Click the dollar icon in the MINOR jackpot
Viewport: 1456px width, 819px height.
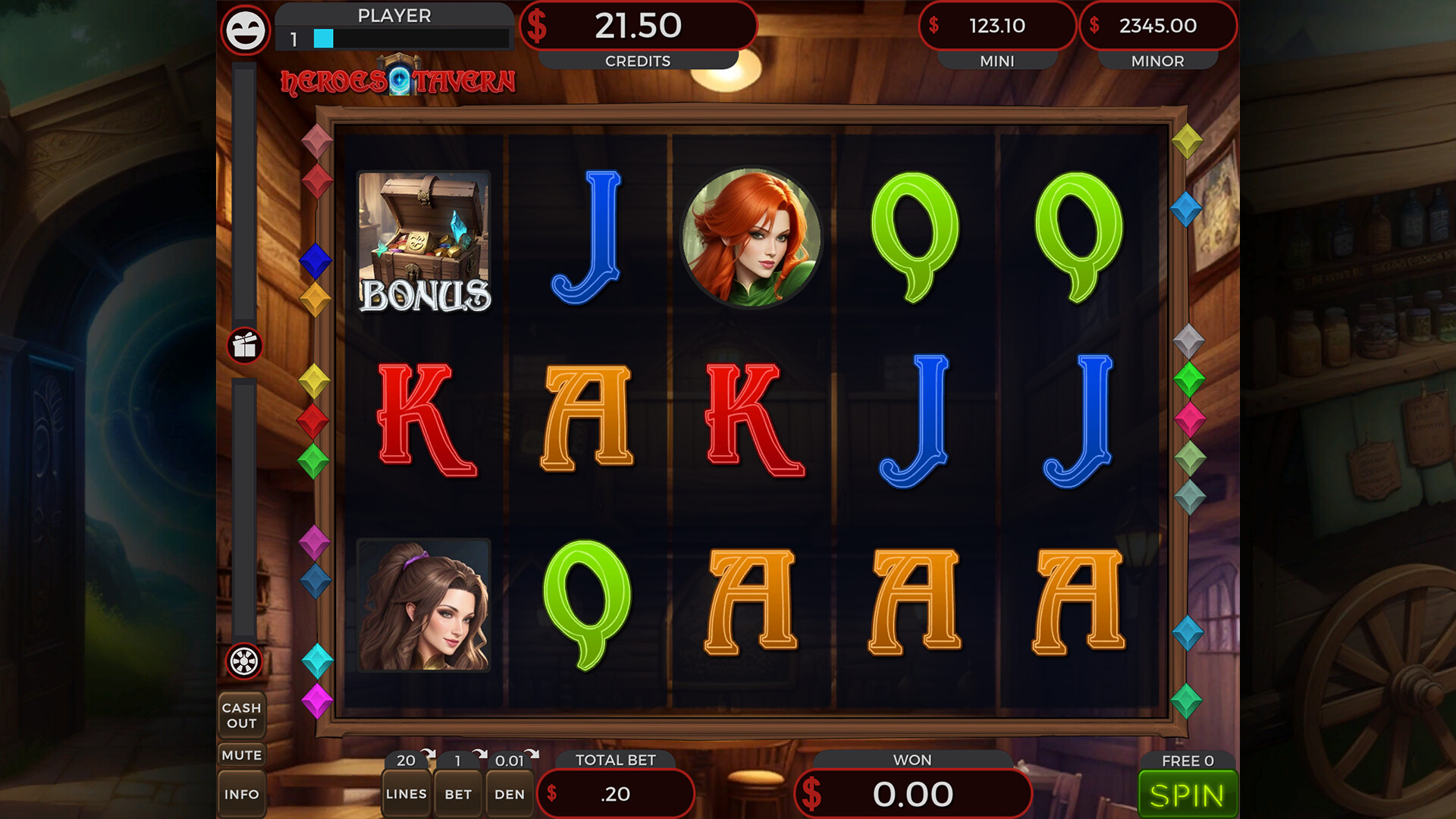[x=1094, y=26]
